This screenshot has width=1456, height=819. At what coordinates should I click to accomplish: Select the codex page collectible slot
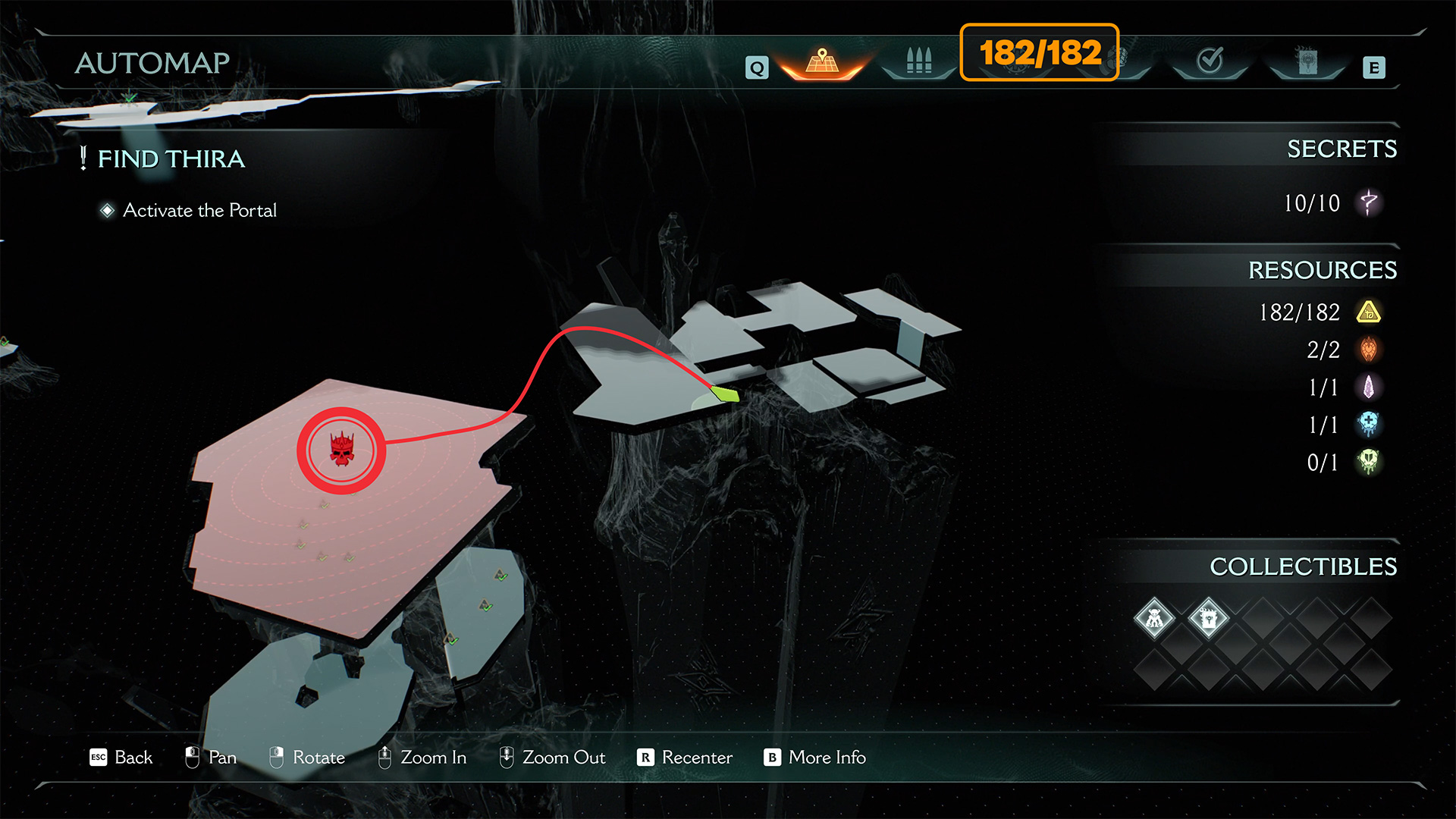point(1208,619)
